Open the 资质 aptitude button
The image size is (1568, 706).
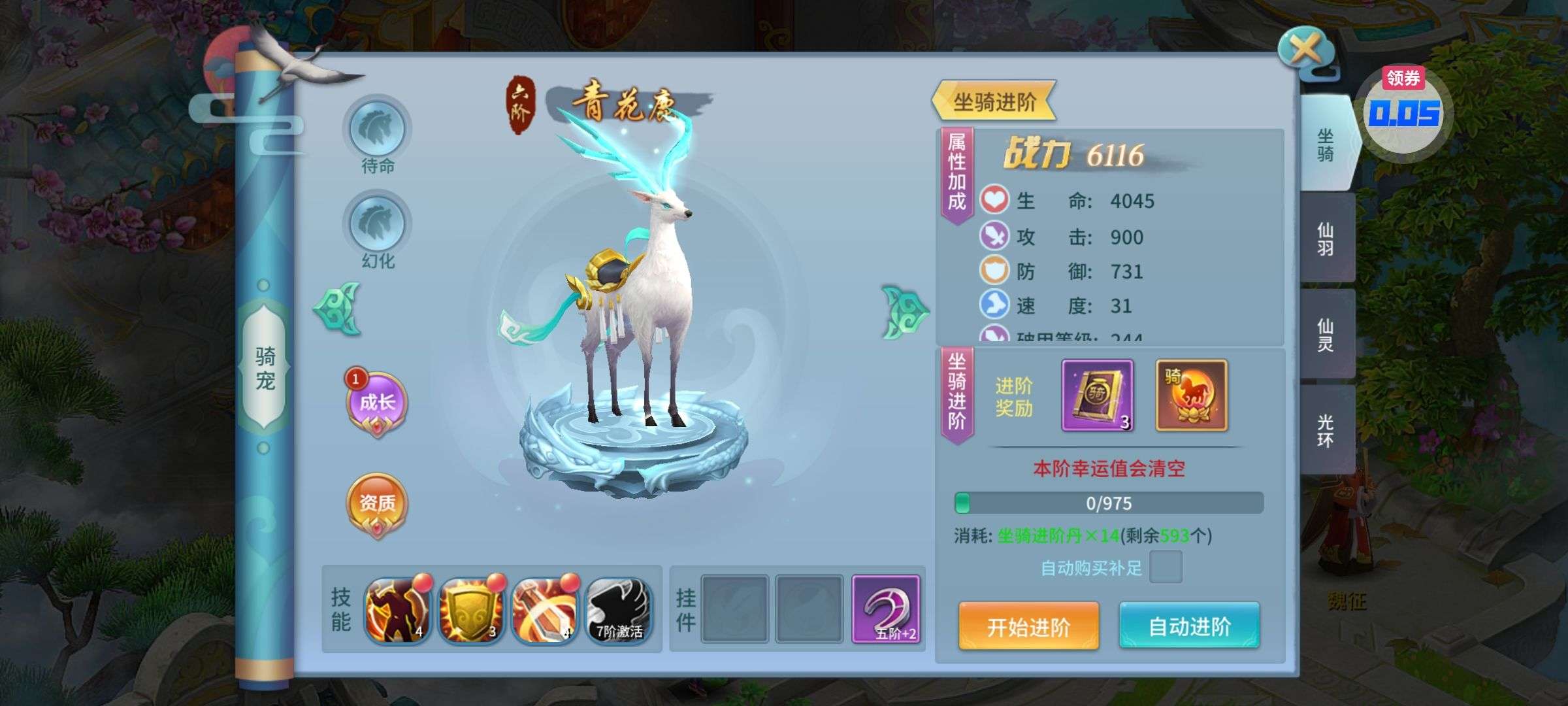click(376, 503)
